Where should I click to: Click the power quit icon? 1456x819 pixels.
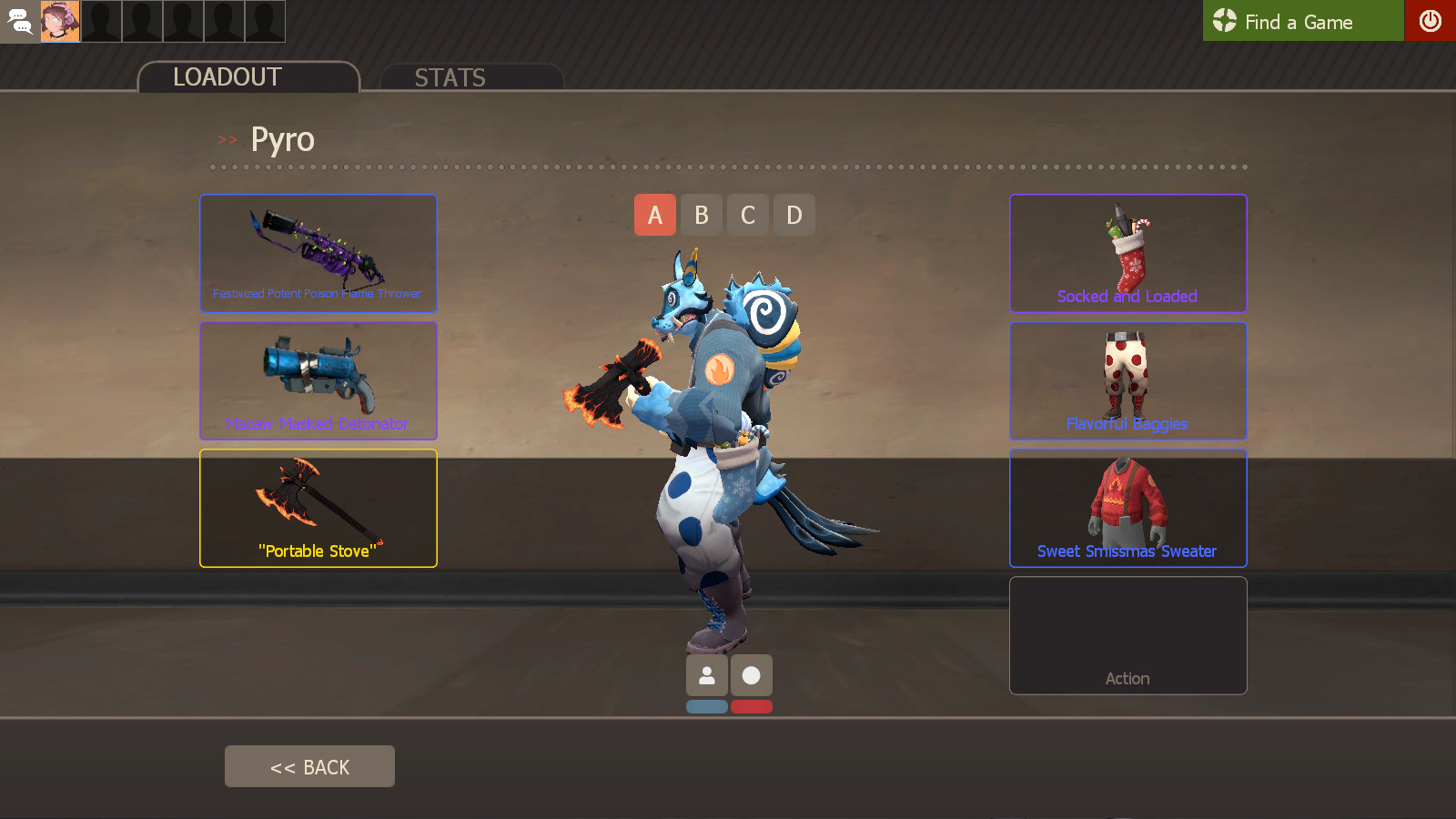coord(1431,21)
